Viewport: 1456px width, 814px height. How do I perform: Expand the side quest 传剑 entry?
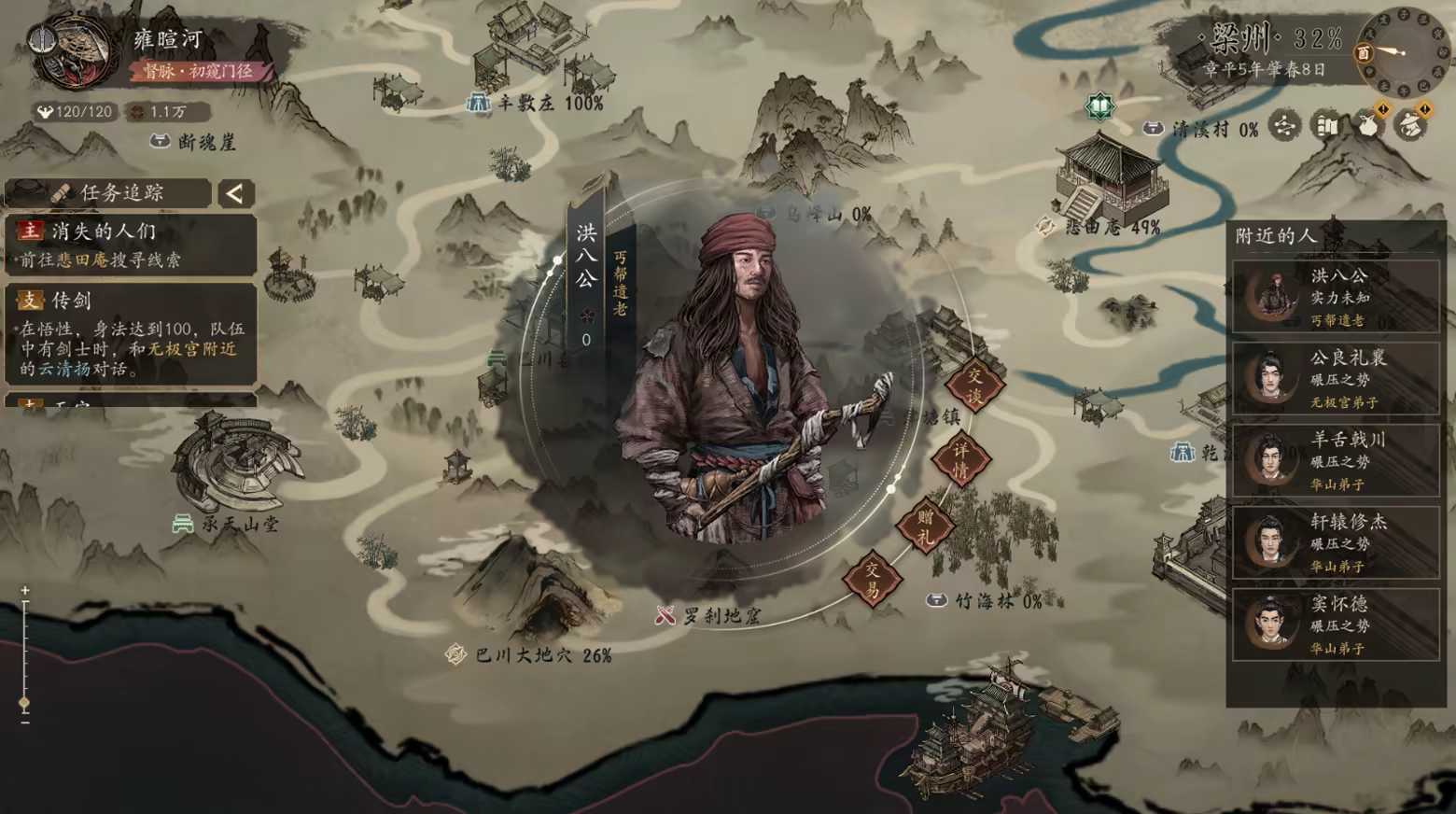point(131,301)
